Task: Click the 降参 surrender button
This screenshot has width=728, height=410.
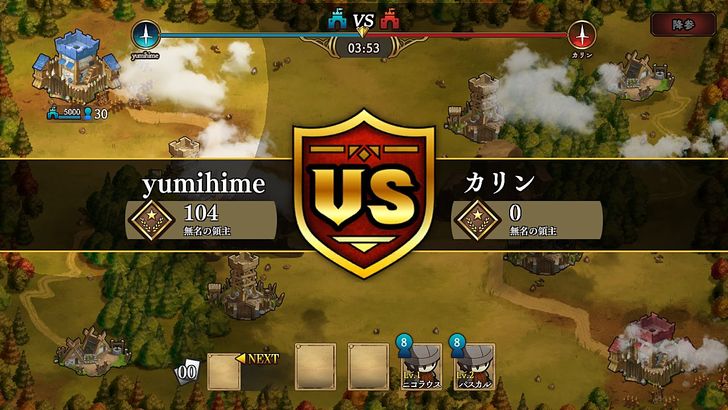Action: pos(682,24)
